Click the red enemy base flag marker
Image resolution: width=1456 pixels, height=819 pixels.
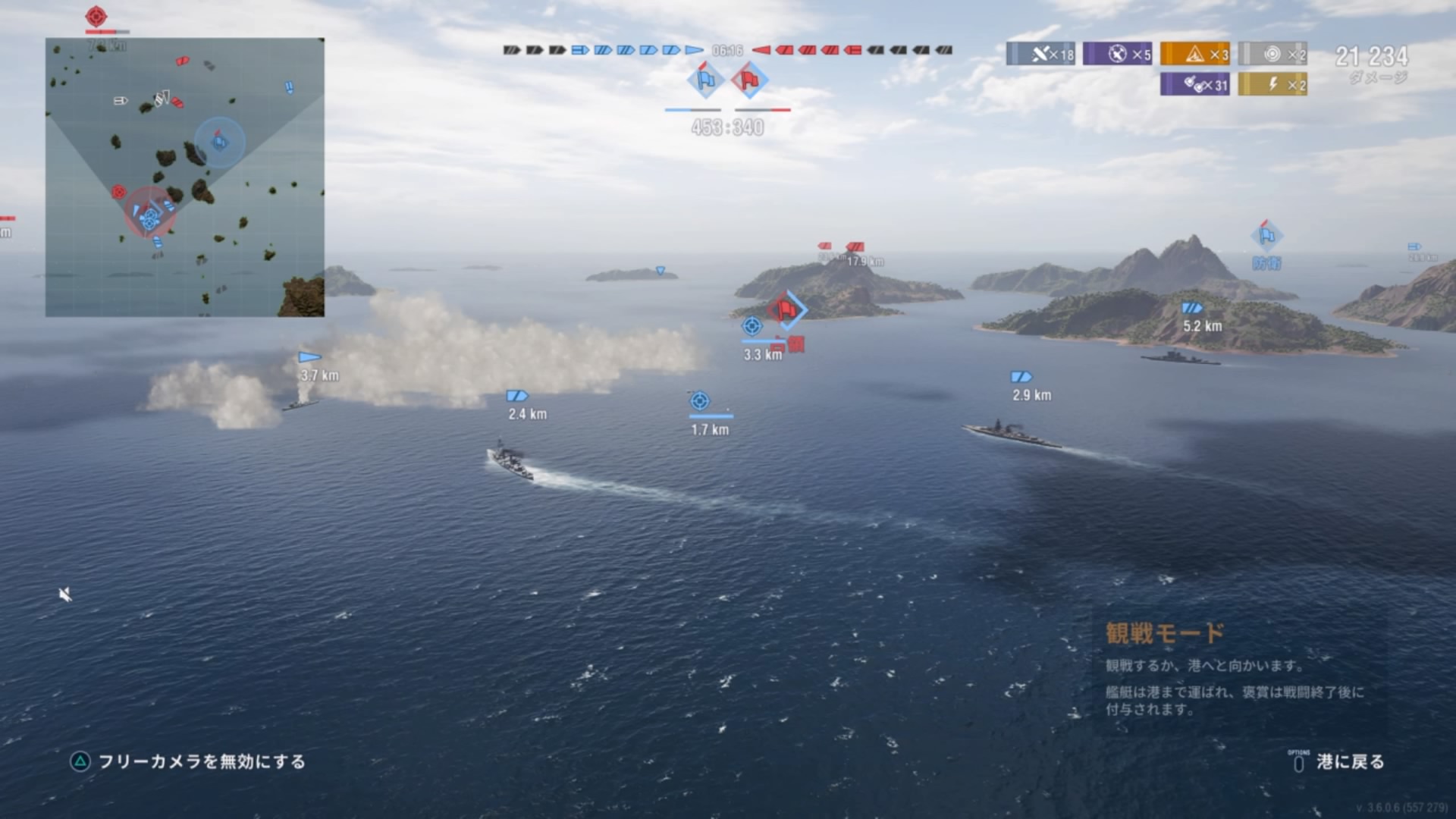[x=786, y=309]
